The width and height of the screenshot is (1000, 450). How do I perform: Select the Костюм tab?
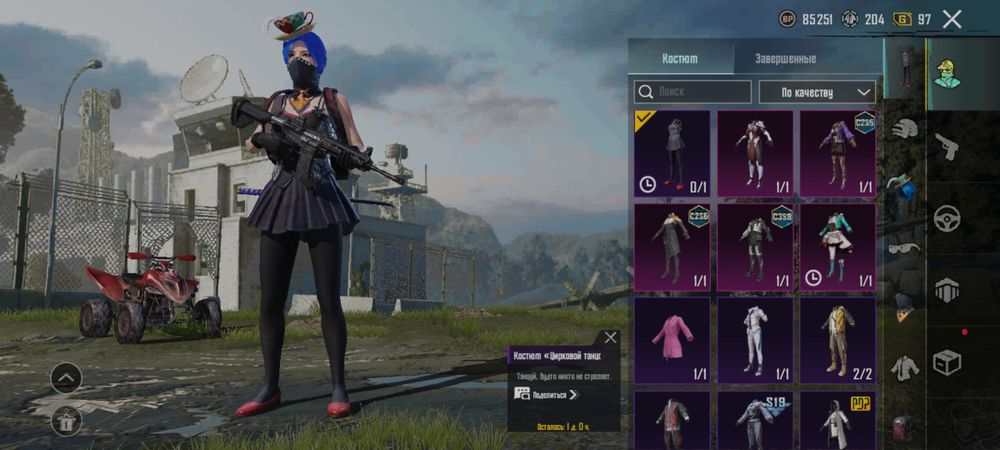680,59
